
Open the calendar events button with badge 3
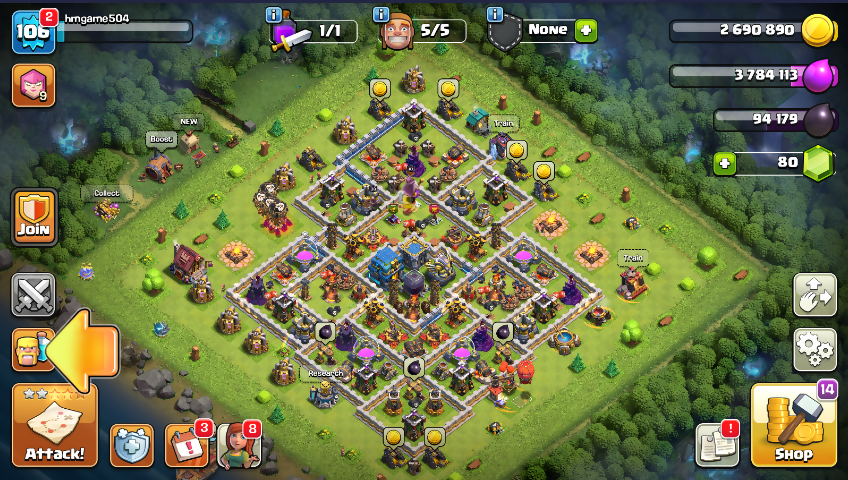186,445
